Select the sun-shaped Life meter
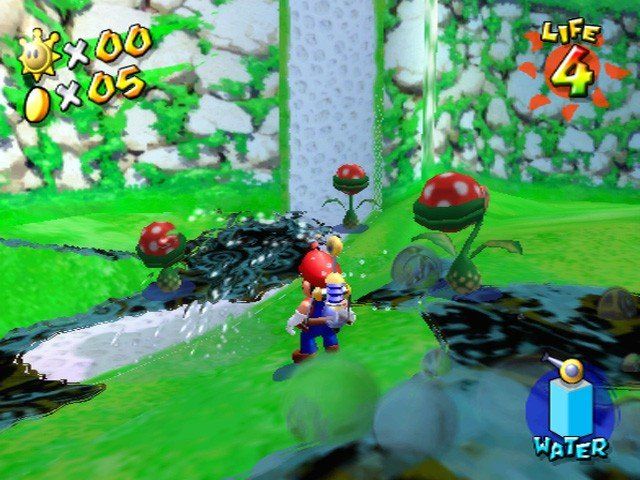 pyautogui.click(x=571, y=72)
